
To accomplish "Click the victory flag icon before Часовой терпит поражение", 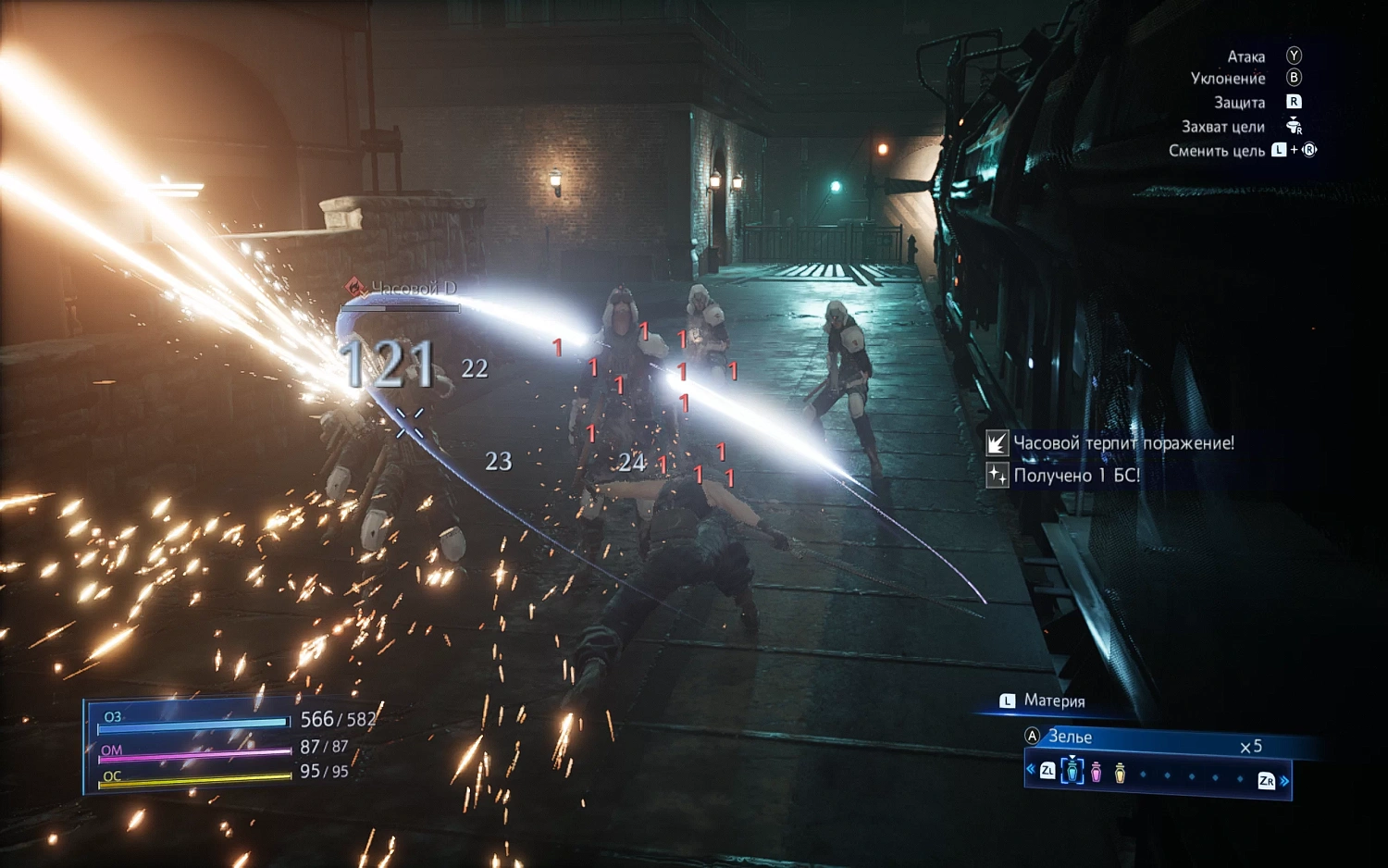I will point(996,444).
